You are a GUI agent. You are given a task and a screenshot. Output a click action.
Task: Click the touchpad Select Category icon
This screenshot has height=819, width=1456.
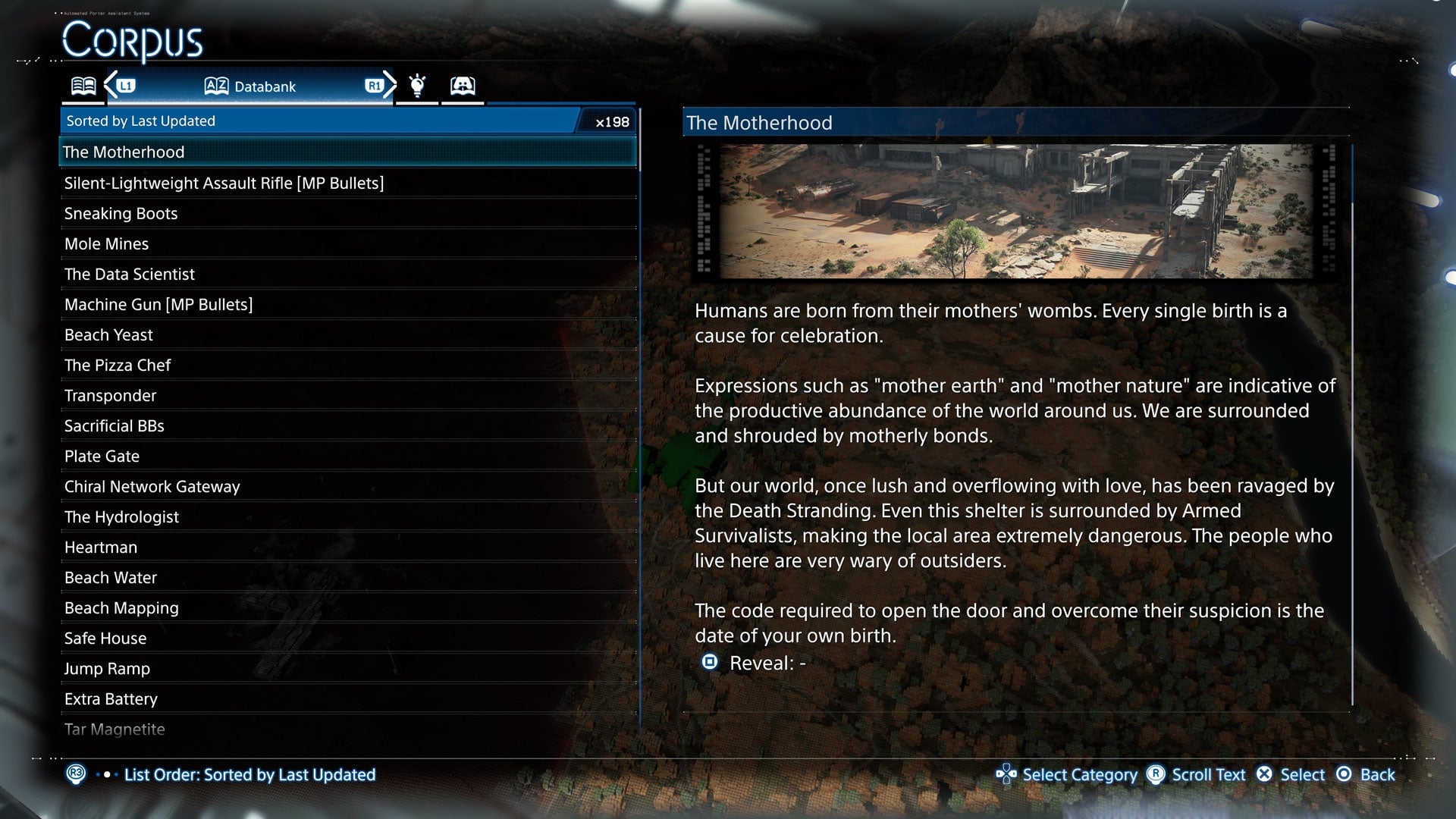point(1006,774)
